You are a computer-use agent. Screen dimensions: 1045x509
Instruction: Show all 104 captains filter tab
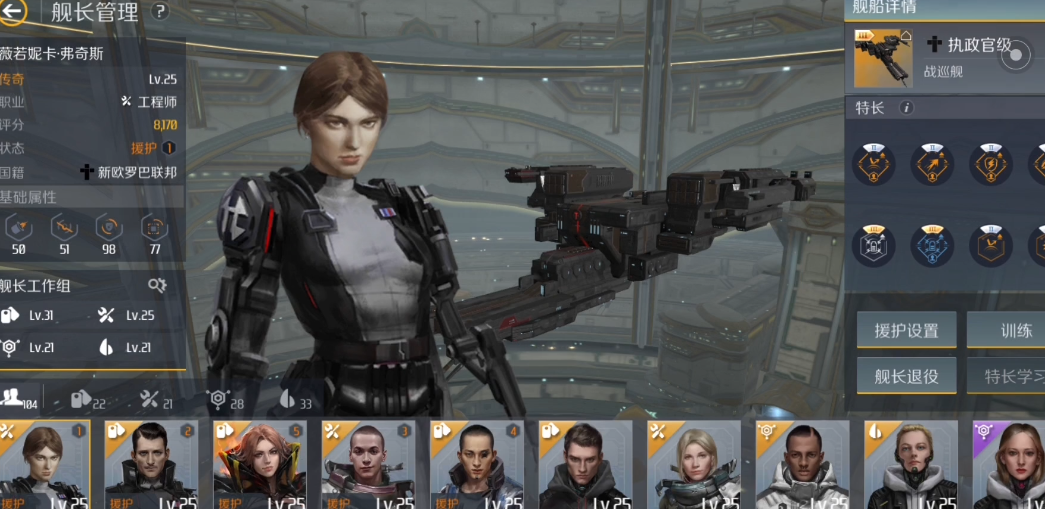tap(19, 399)
